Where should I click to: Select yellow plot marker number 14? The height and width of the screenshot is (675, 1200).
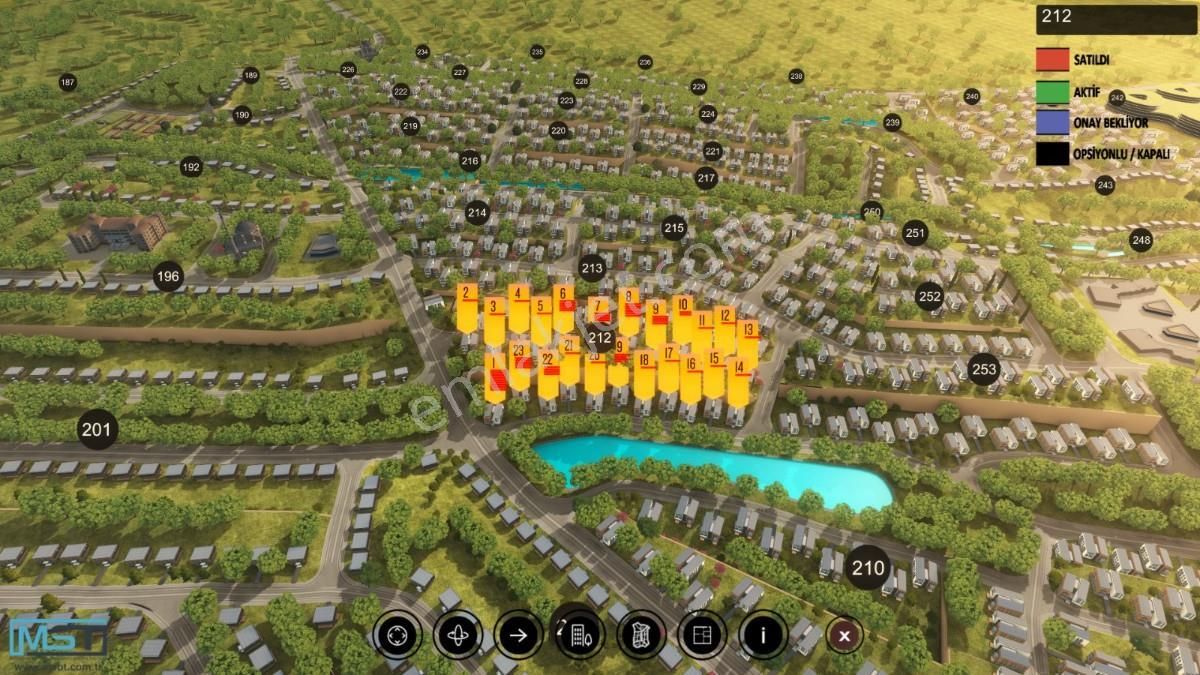click(x=739, y=368)
